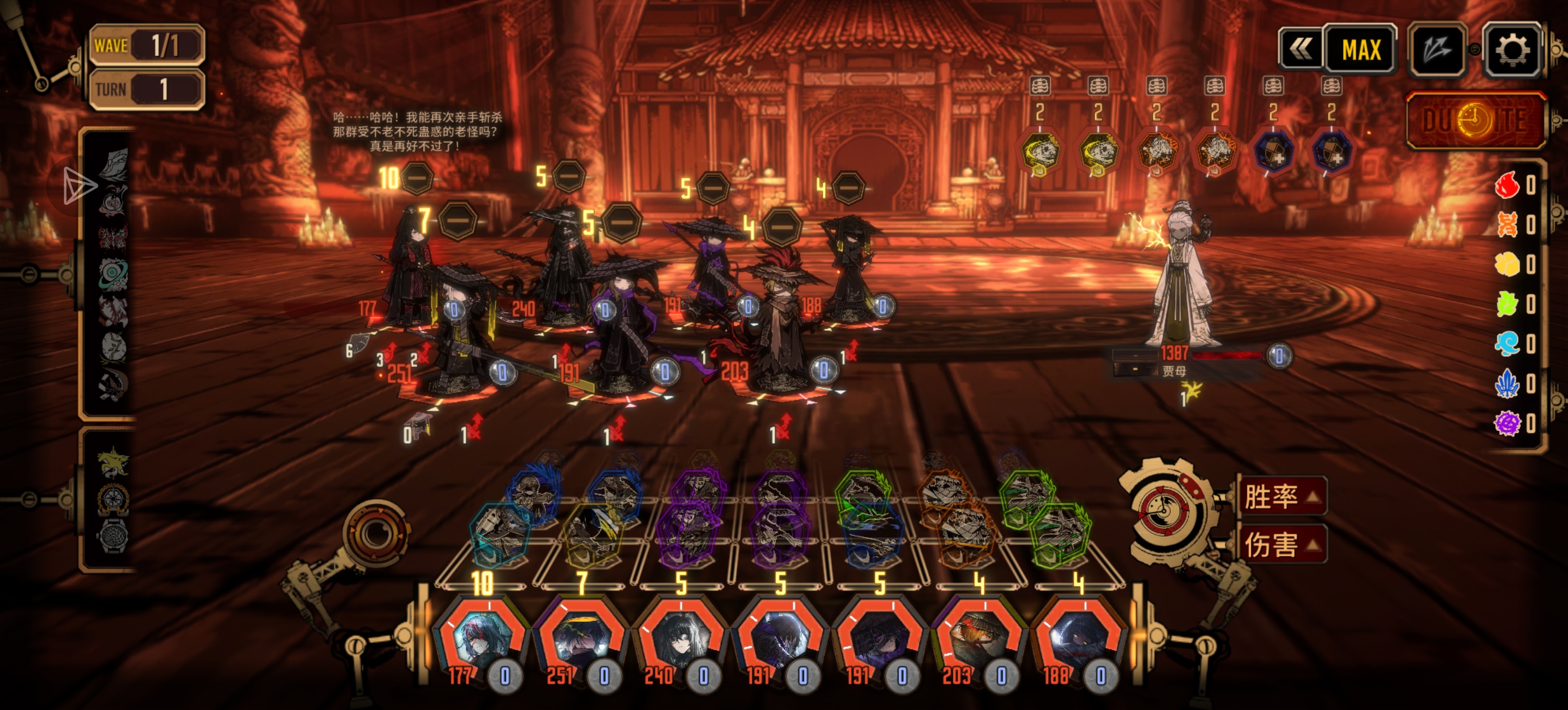Click the MAX speed button
The height and width of the screenshot is (710, 1568).
click(x=1361, y=50)
